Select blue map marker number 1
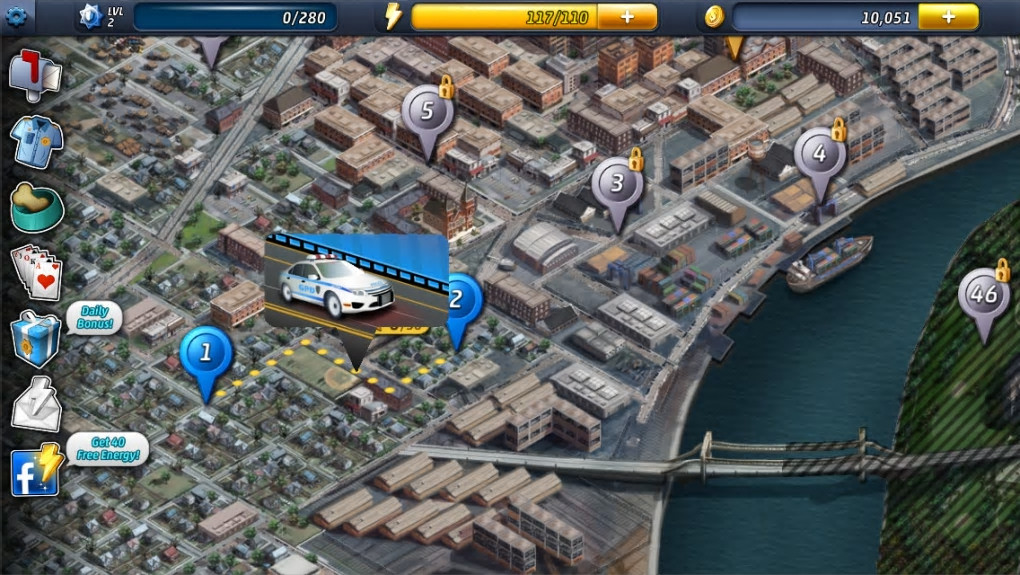Screen dimensions: 1020x575 pyautogui.click(x=207, y=353)
